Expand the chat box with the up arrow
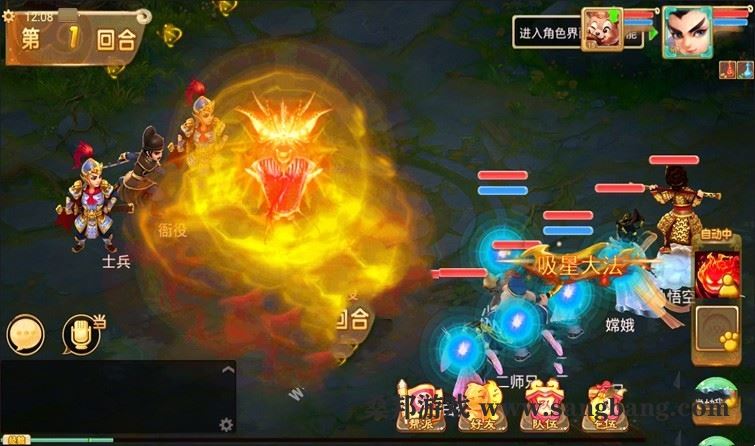 click(x=227, y=371)
